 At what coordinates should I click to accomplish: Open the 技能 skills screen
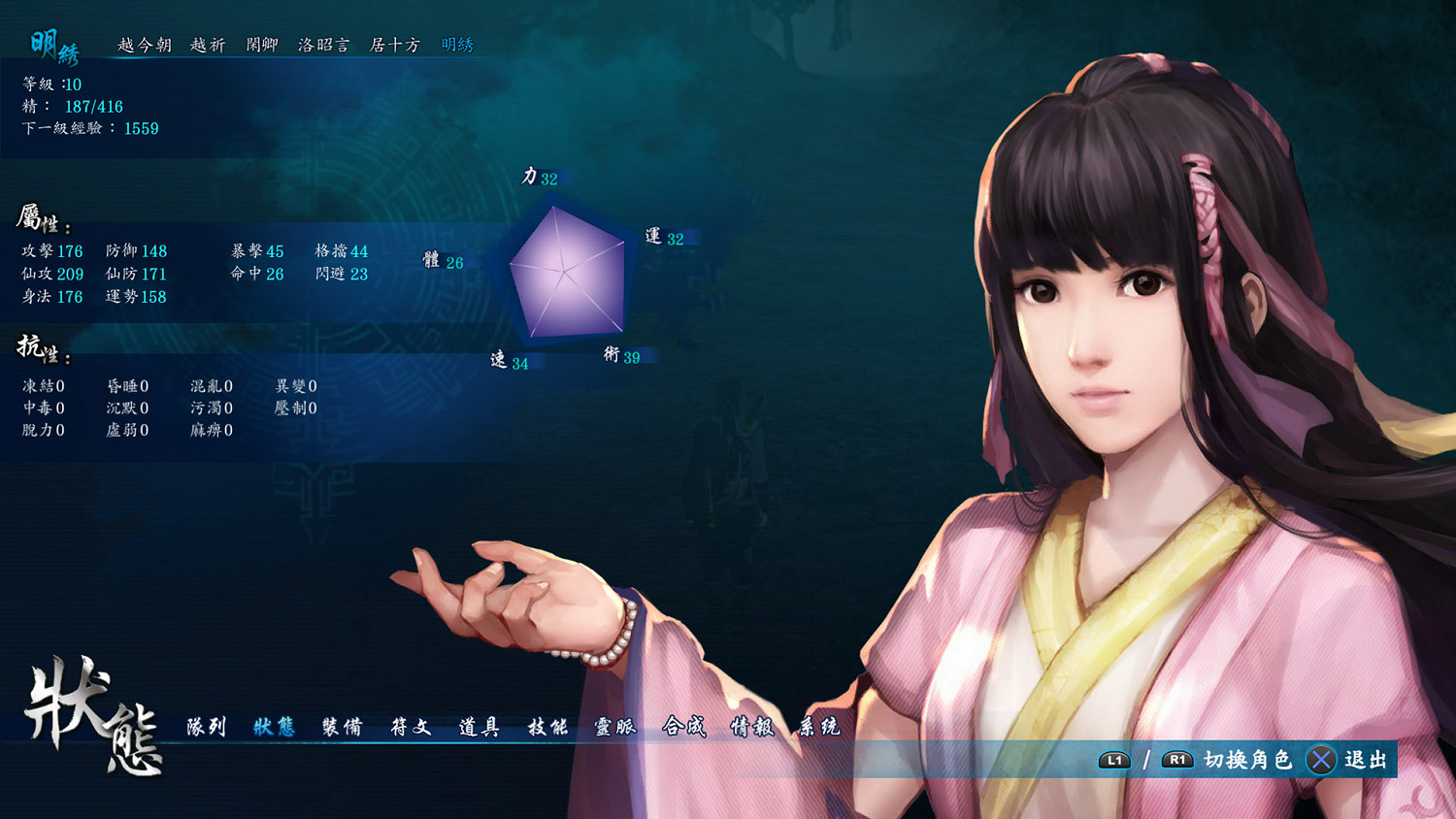coord(547,727)
